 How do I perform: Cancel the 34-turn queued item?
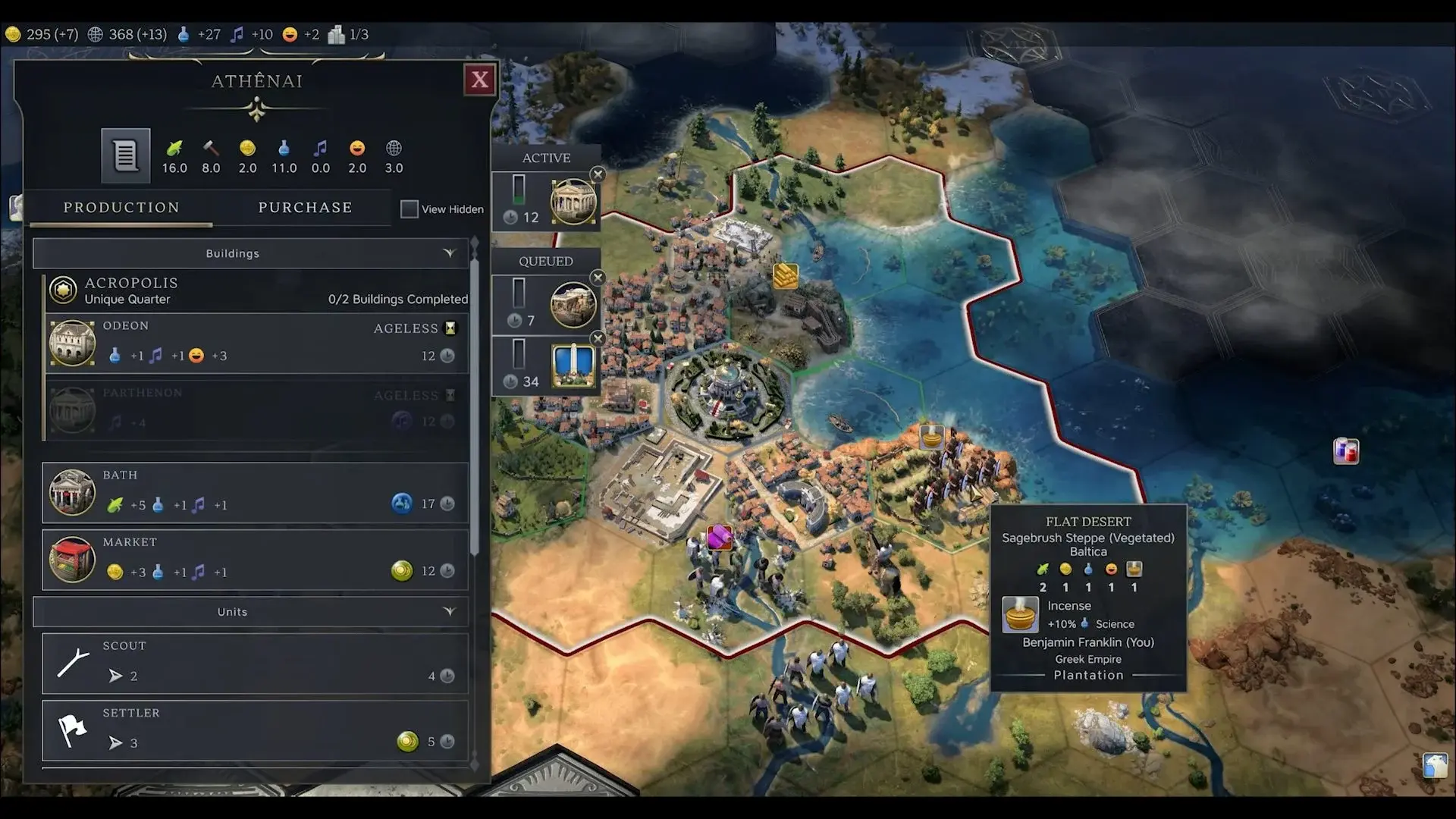[x=598, y=338]
